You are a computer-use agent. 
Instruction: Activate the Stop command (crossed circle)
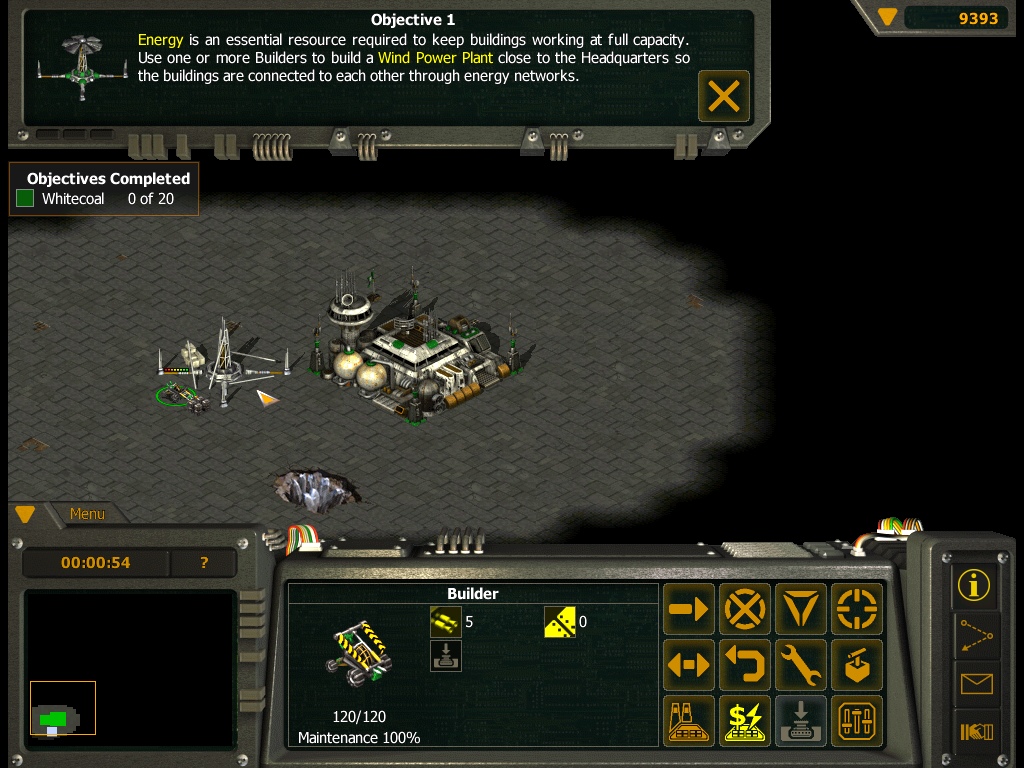pyautogui.click(x=745, y=609)
